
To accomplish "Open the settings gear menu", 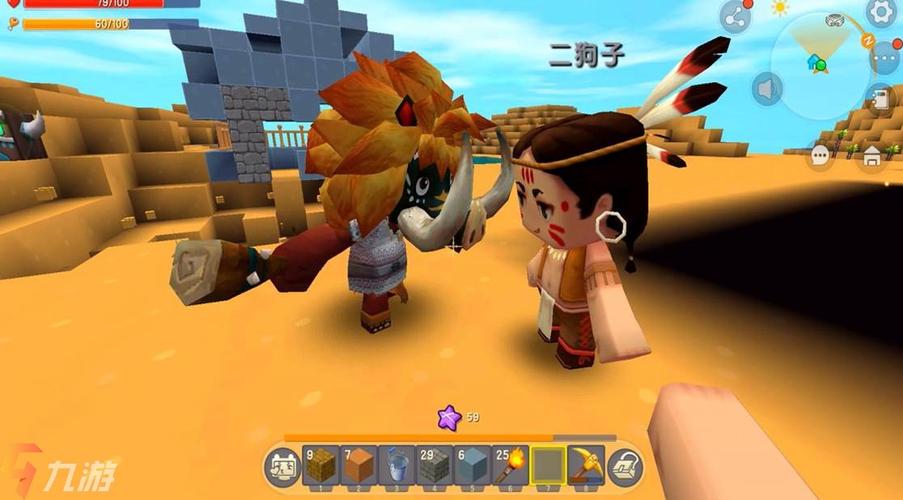I will coord(881,12).
